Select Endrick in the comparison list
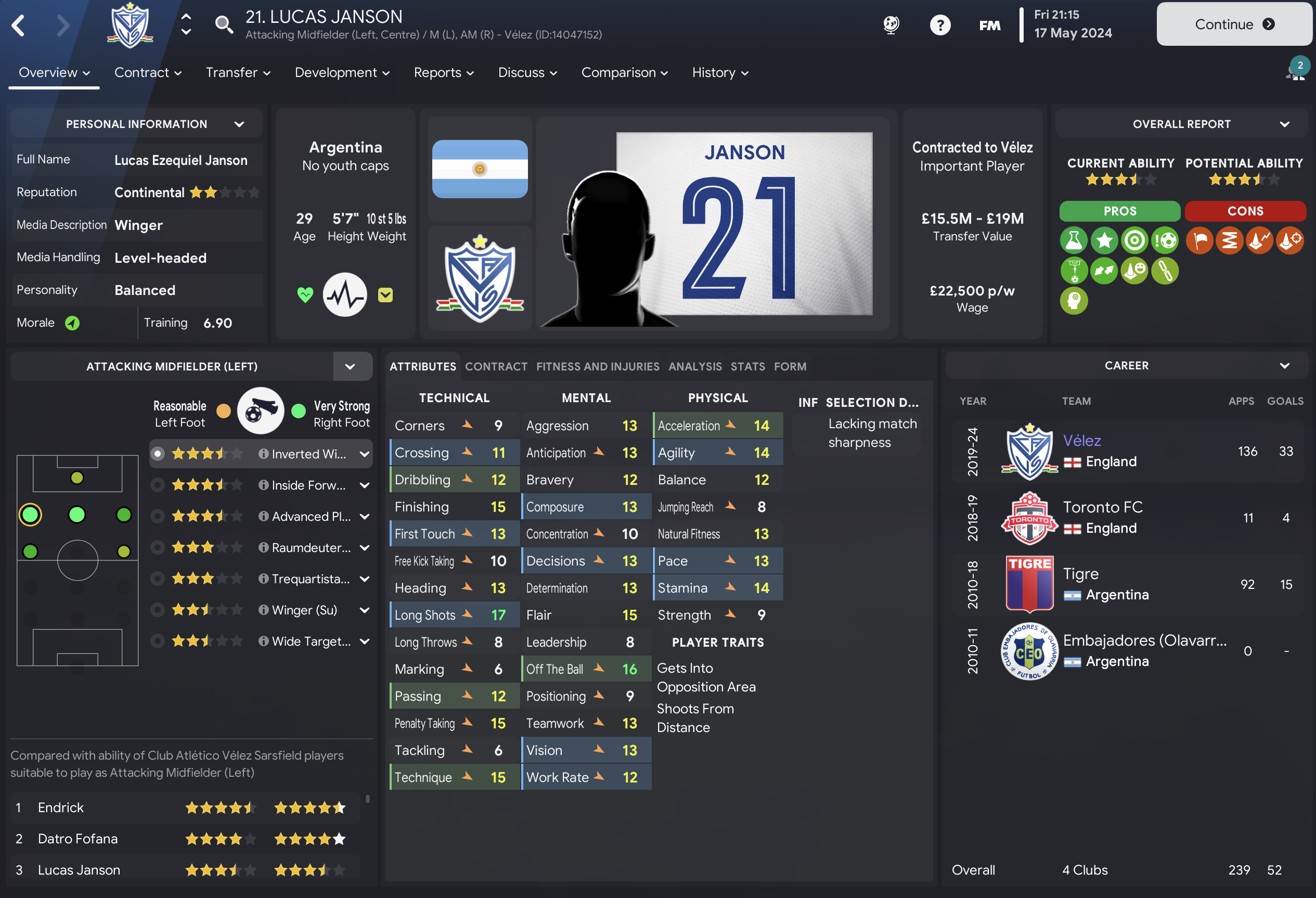Screen dimensions: 1316x898 pyautogui.click(x=60, y=807)
